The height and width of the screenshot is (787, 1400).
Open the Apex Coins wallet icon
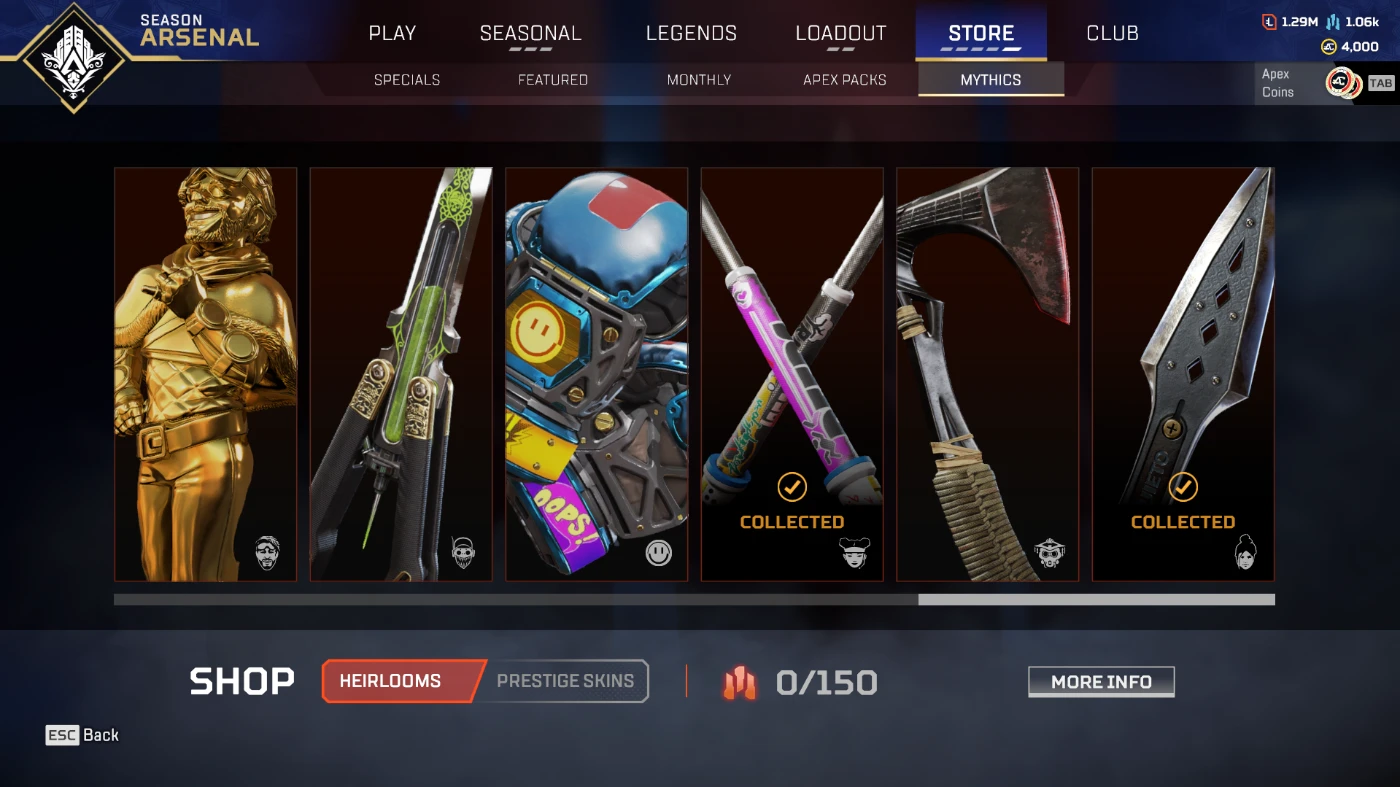[x=1328, y=46]
